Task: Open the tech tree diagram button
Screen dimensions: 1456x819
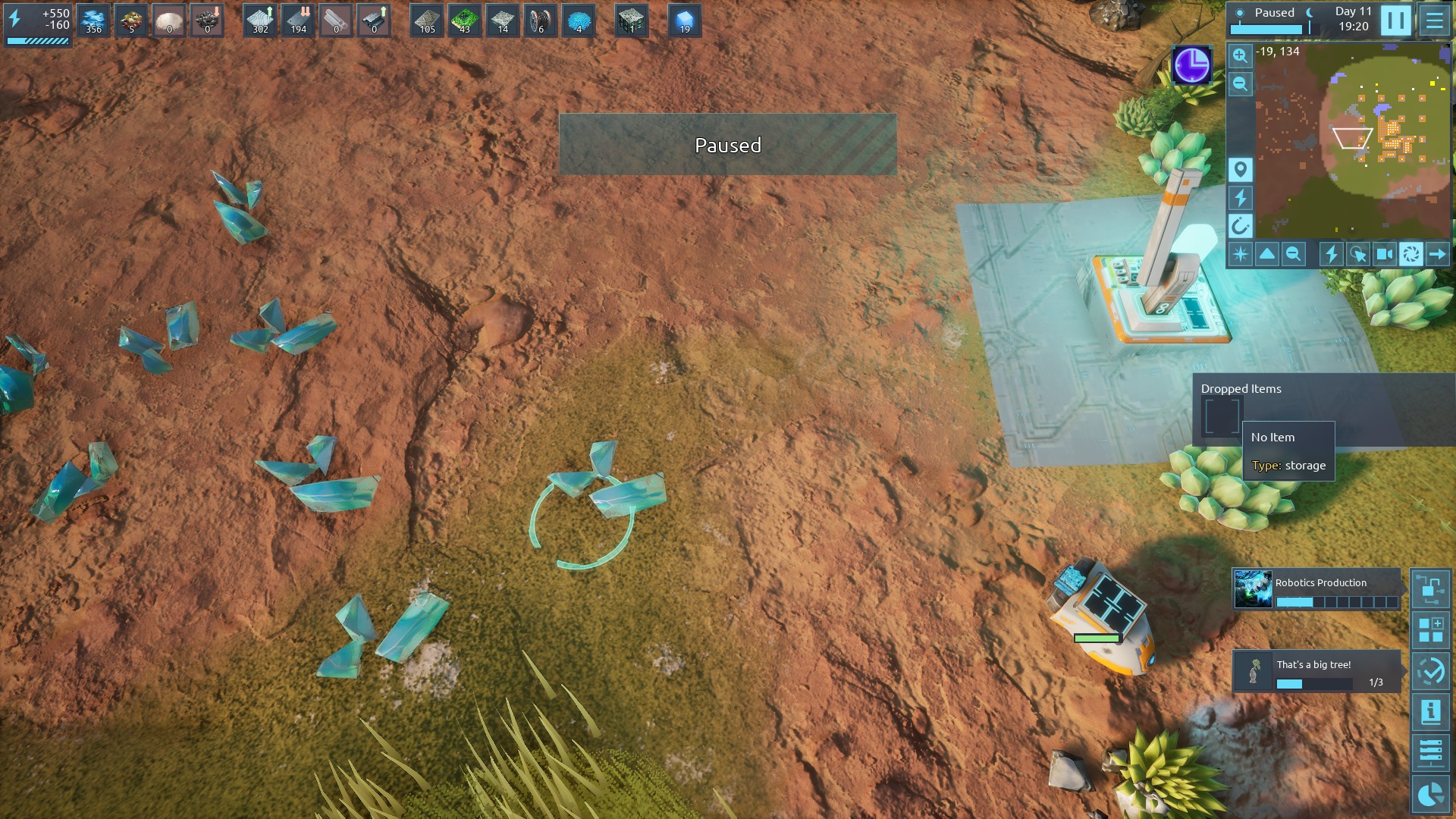Action: 1430,588
